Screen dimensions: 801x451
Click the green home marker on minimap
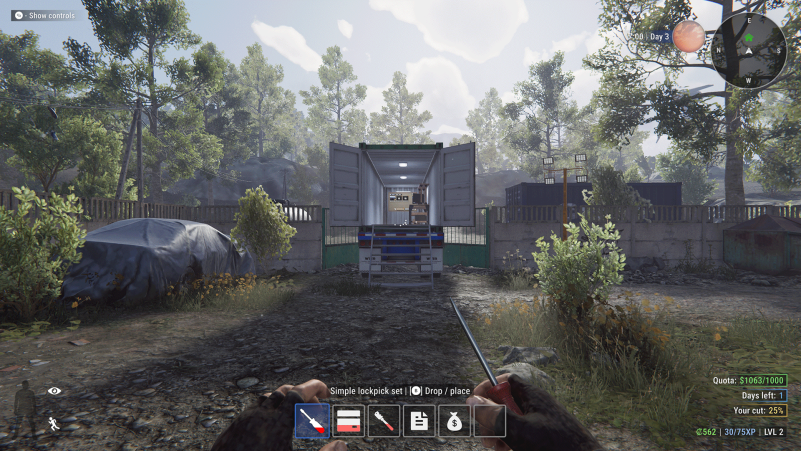tap(748, 39)
